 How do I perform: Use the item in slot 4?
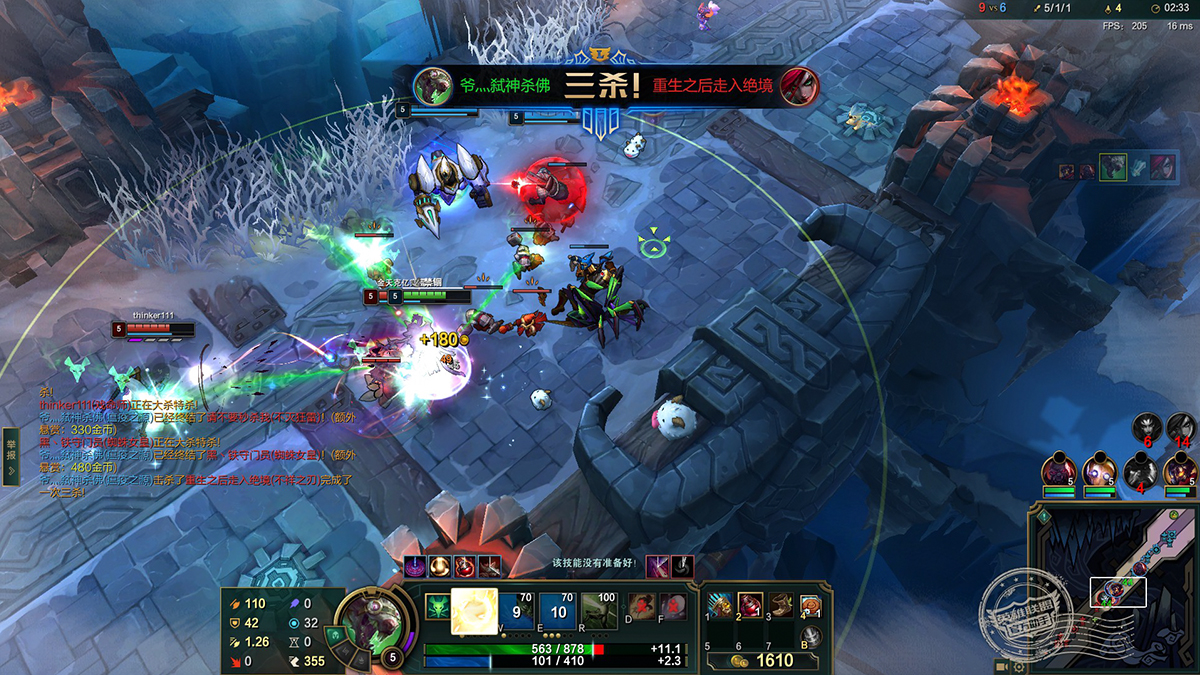point(813,605)
